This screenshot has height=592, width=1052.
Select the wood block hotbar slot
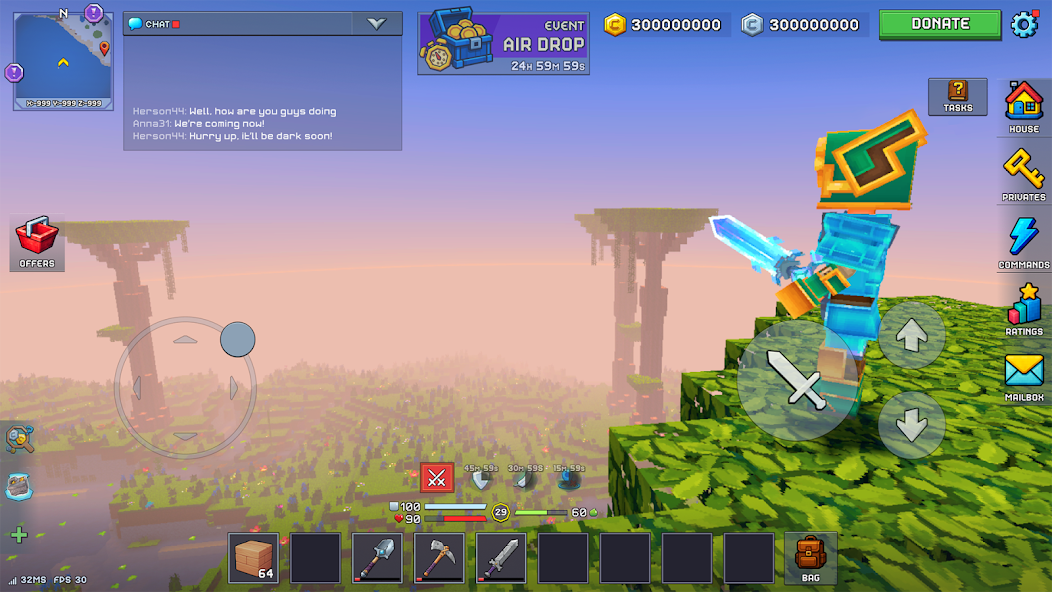click(254, 558)
